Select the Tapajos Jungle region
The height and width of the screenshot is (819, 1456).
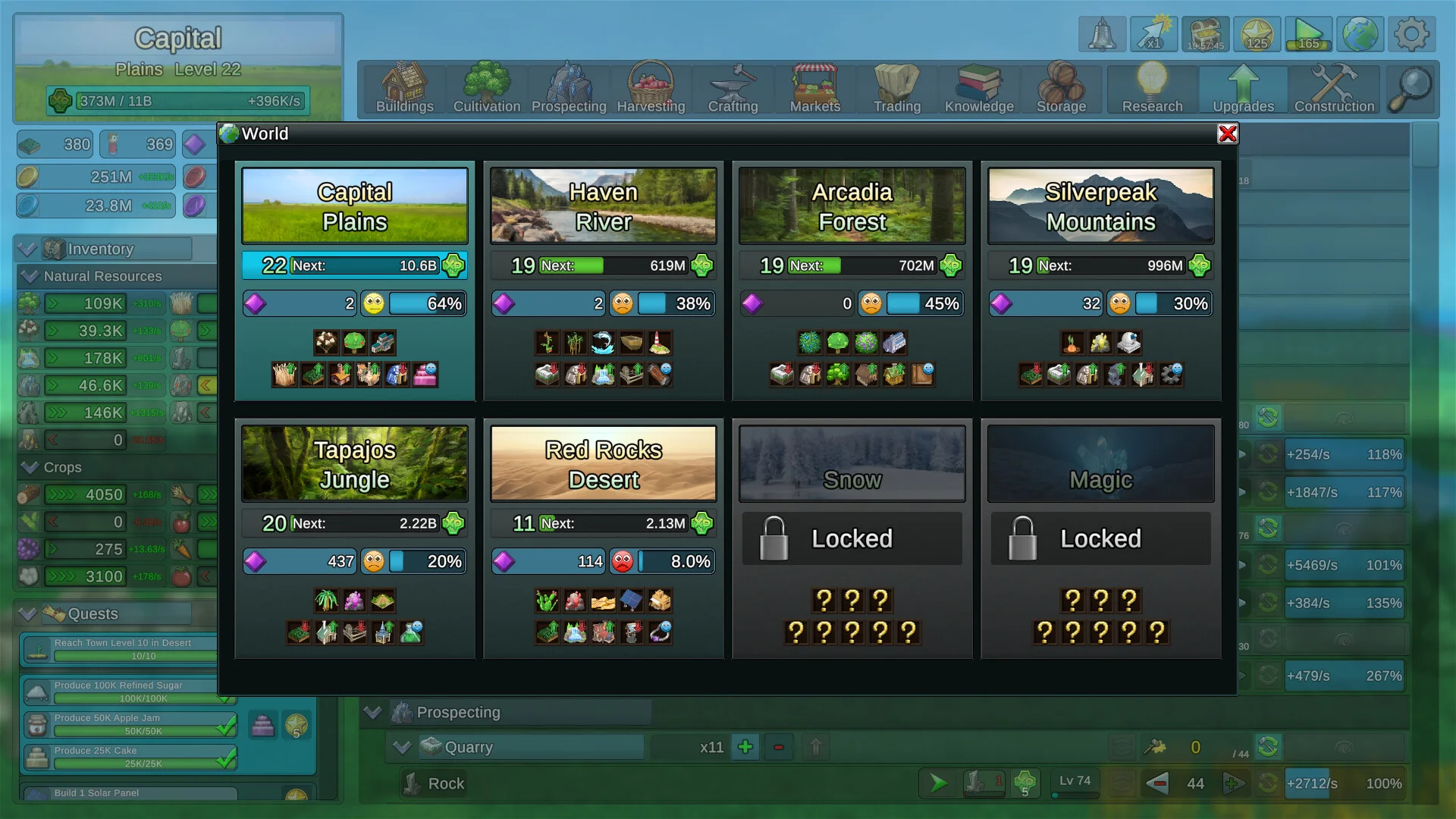point(355,464)
